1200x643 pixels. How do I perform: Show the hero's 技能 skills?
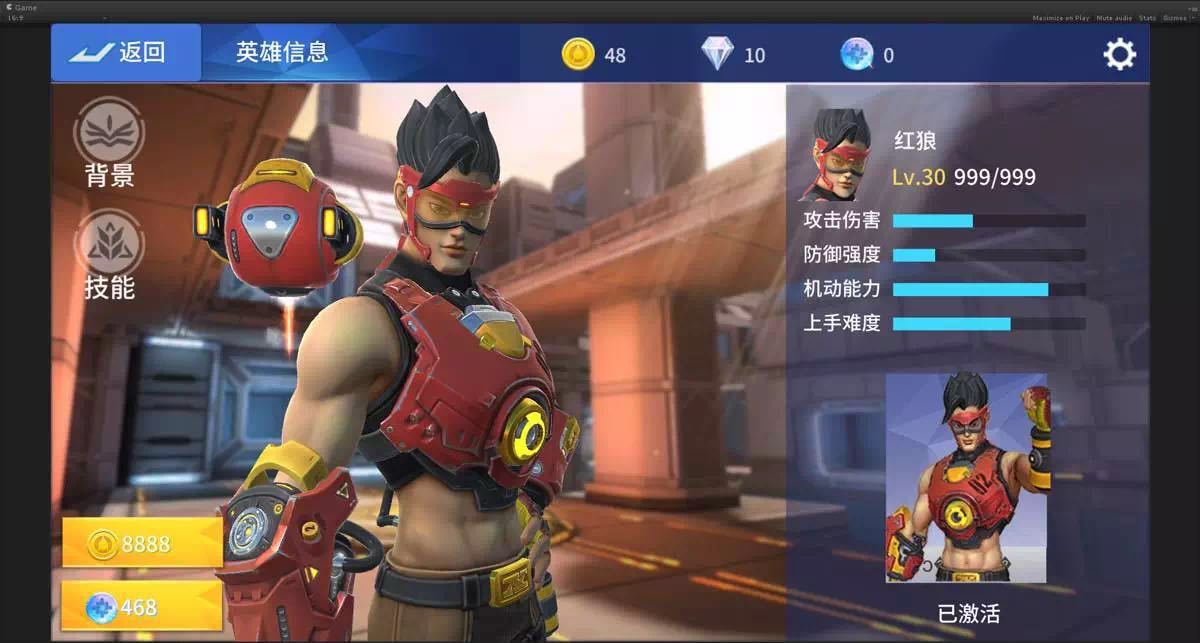[109, 255]
